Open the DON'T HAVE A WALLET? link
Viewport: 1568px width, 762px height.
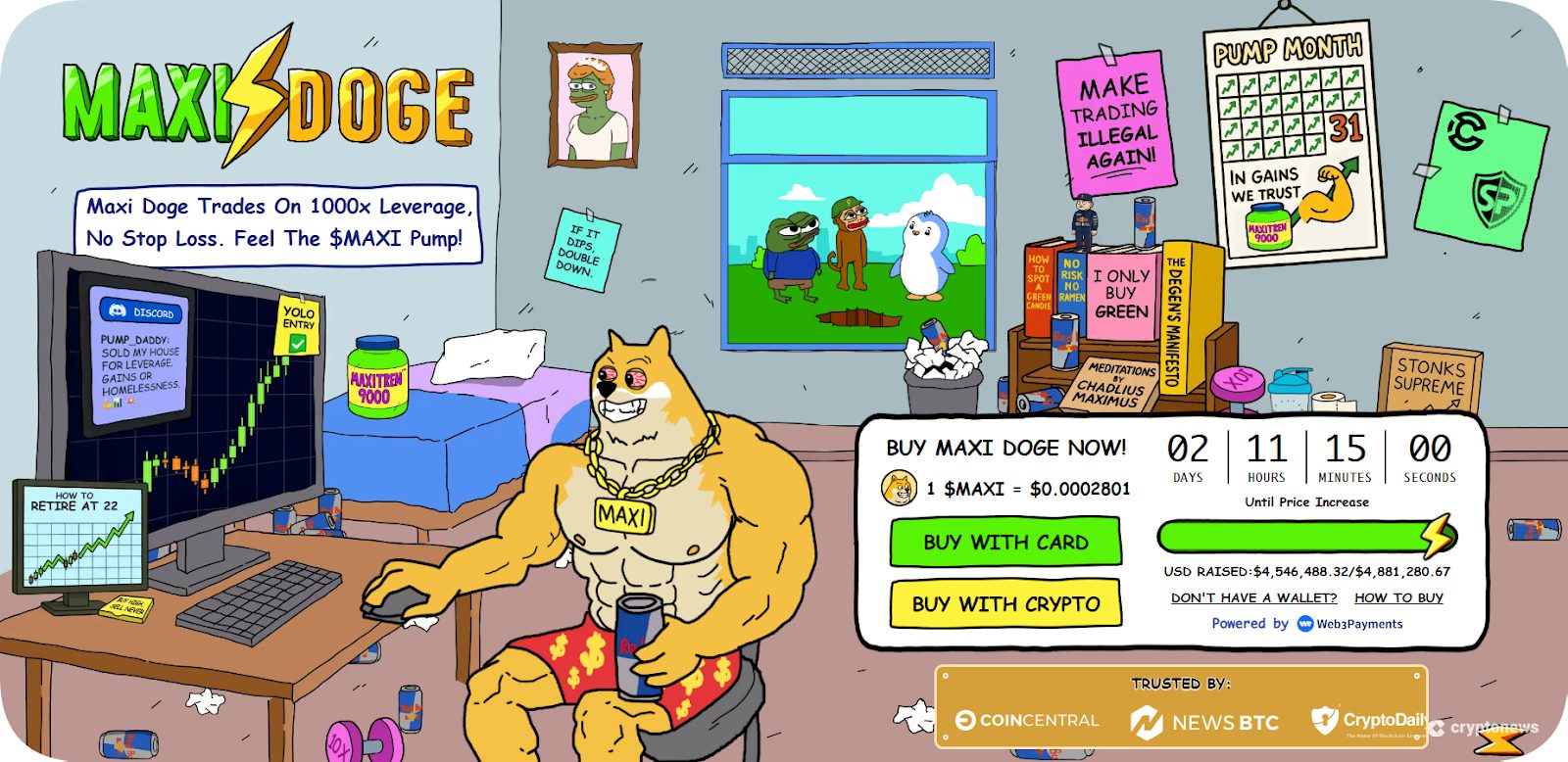pos(1252,597)
